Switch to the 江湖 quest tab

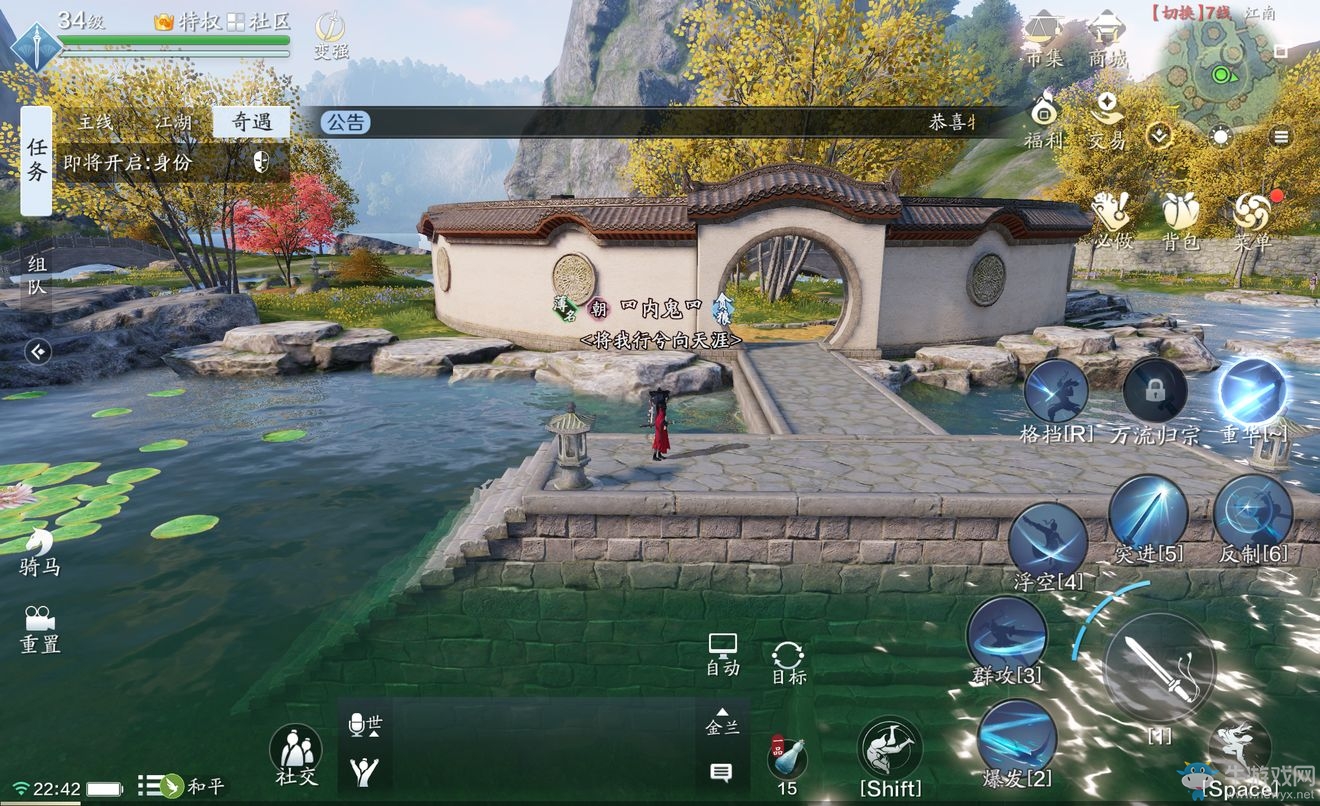(173, 123)
